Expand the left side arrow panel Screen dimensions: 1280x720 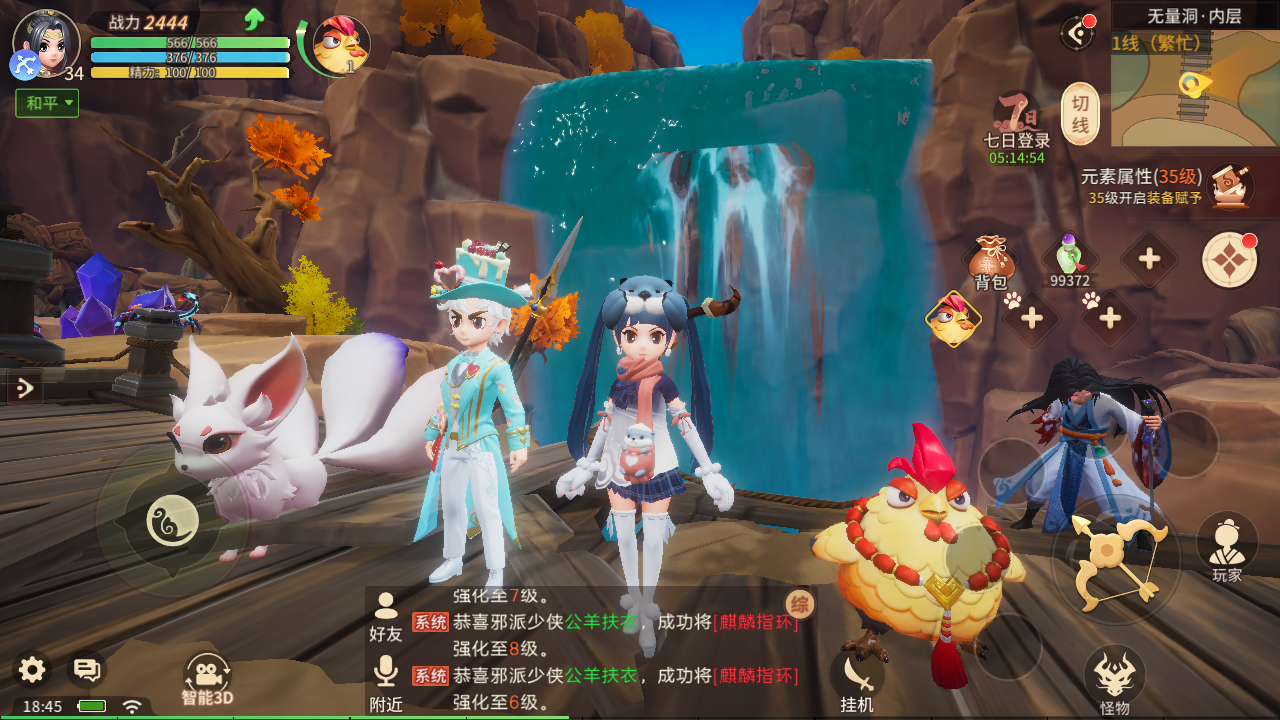click(x=24, y=387)
